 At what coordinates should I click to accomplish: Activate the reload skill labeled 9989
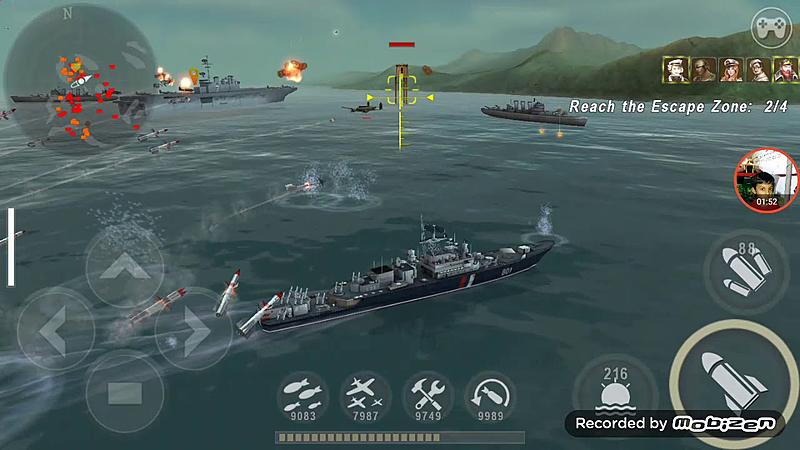(x=490, y=397)
